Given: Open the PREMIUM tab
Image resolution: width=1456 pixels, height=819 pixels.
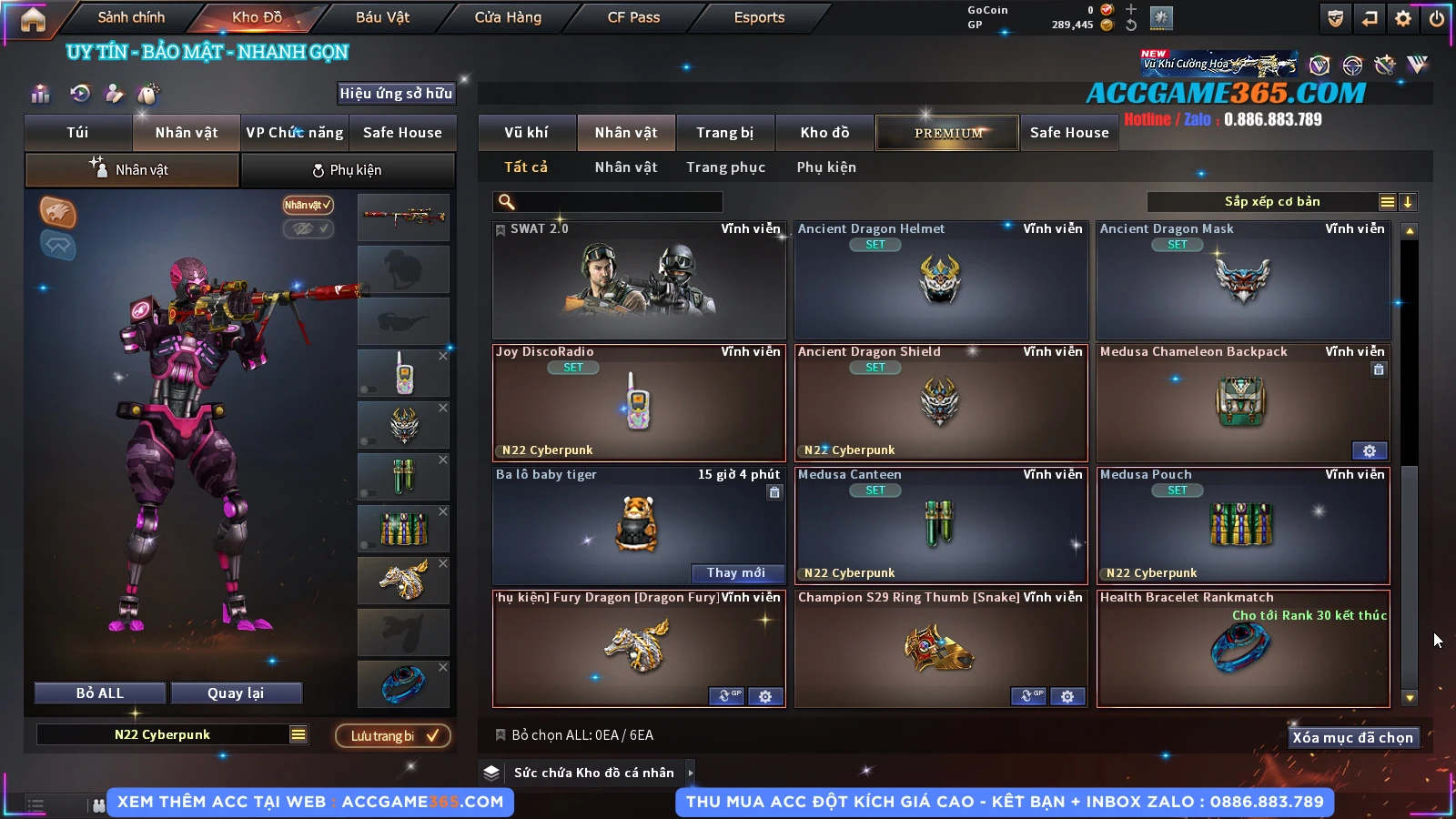Looking at the screenshot, I should [947, 133].
